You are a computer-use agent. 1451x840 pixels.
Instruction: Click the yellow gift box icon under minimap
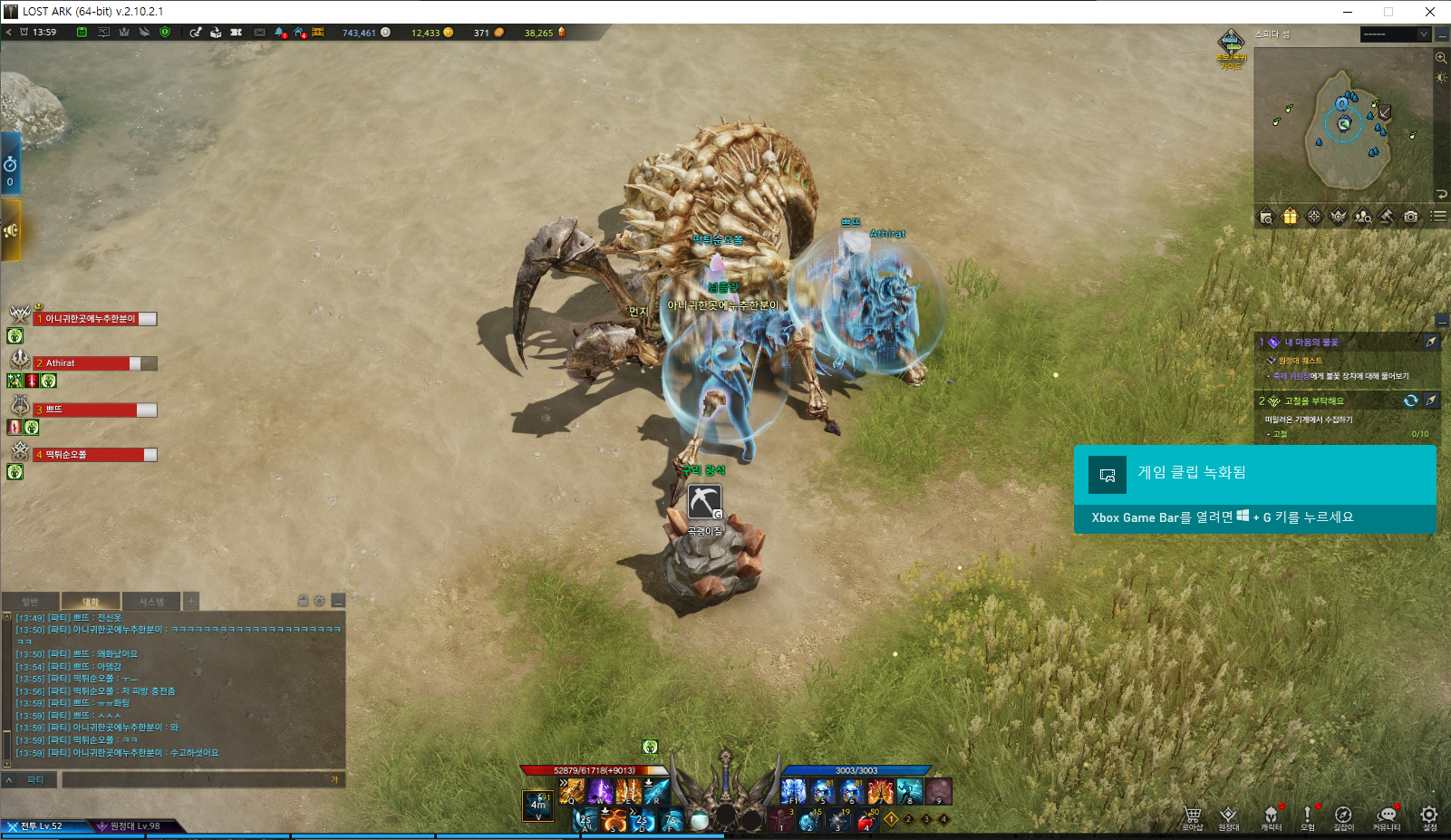tap(1290, 216)
